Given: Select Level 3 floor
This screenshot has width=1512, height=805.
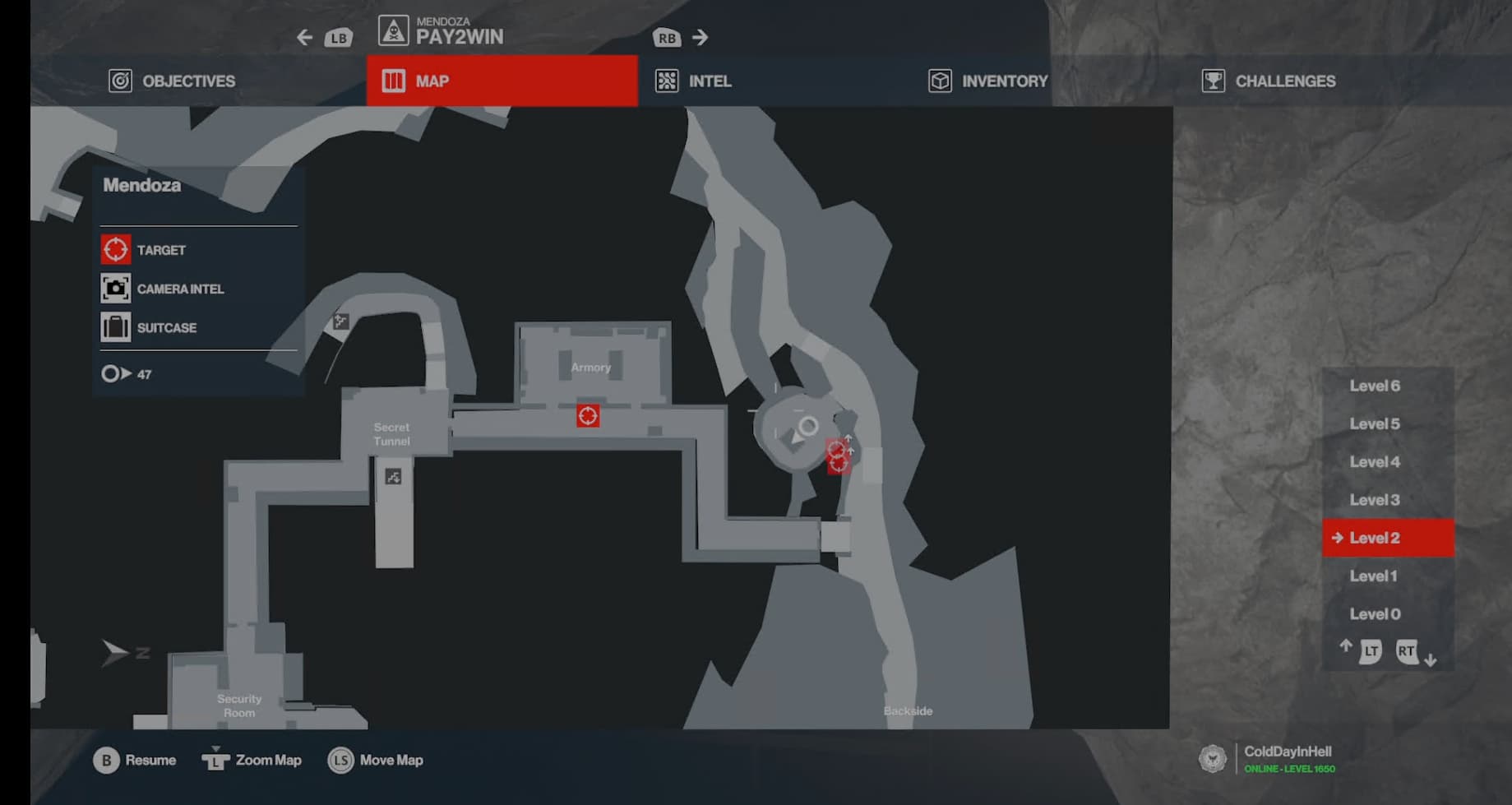Looking at the screenshot, I should pyautogui.click(x=1374, y=500).
